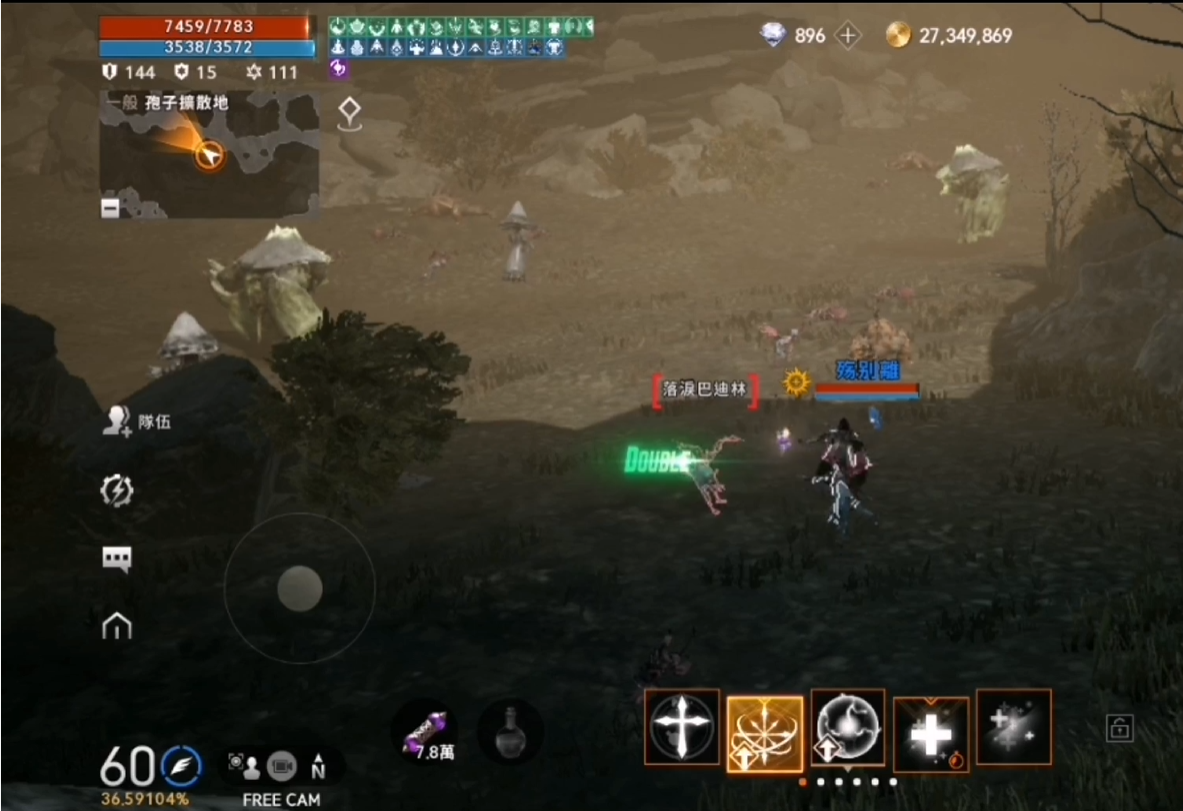
Task: Toggle the target-lock person camera icon
Action: [x=244, y=766]
